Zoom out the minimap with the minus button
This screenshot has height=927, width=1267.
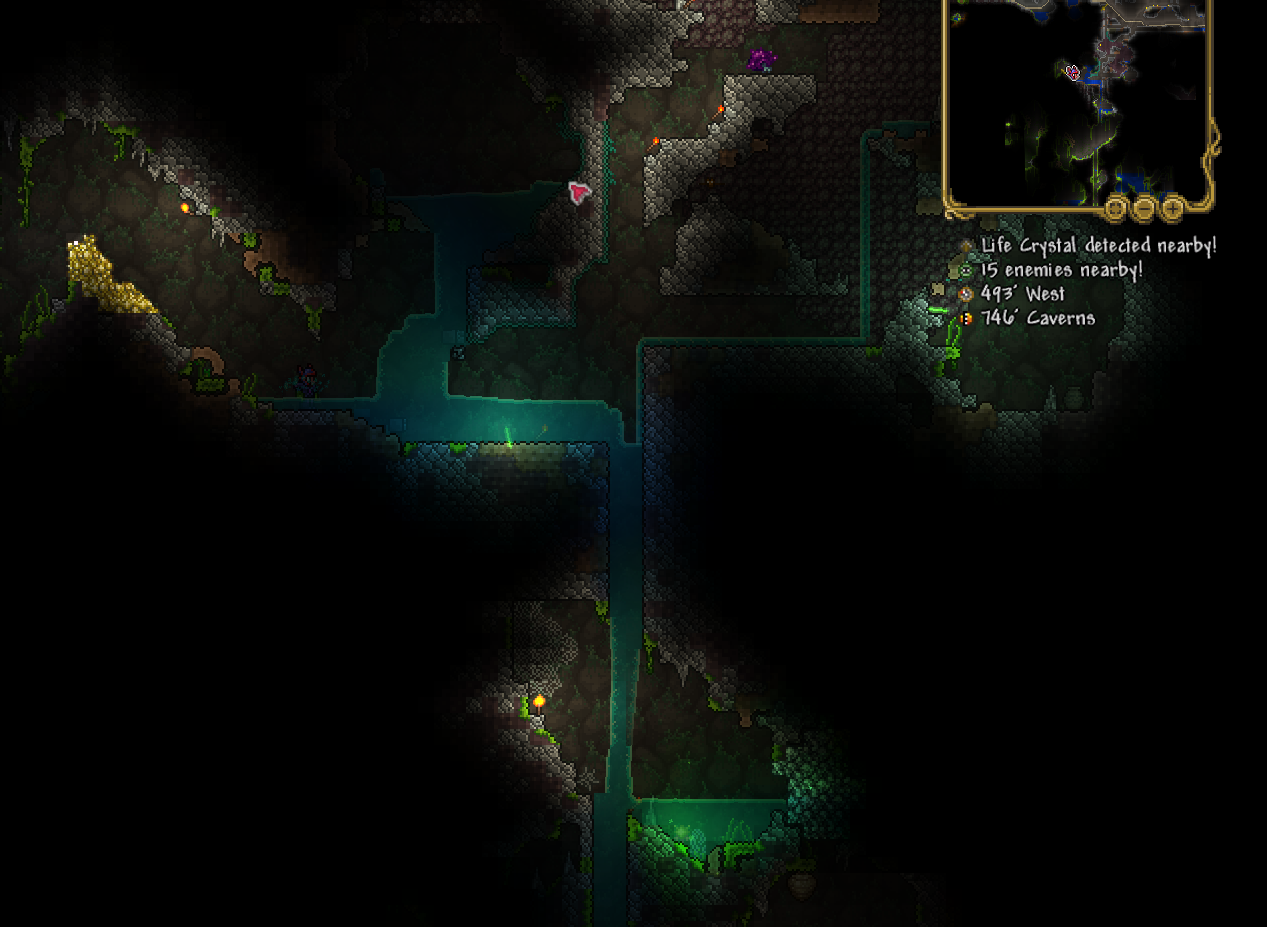(x=1144, y=208)
